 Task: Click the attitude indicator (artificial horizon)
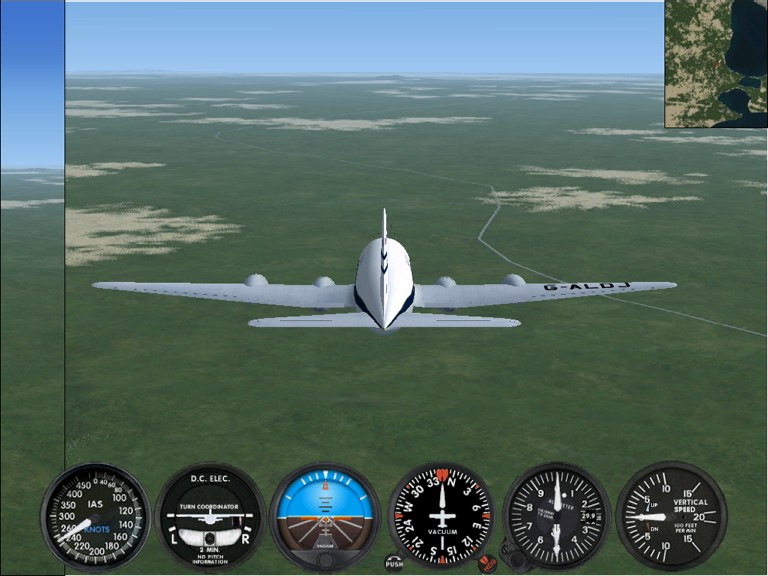325,516
